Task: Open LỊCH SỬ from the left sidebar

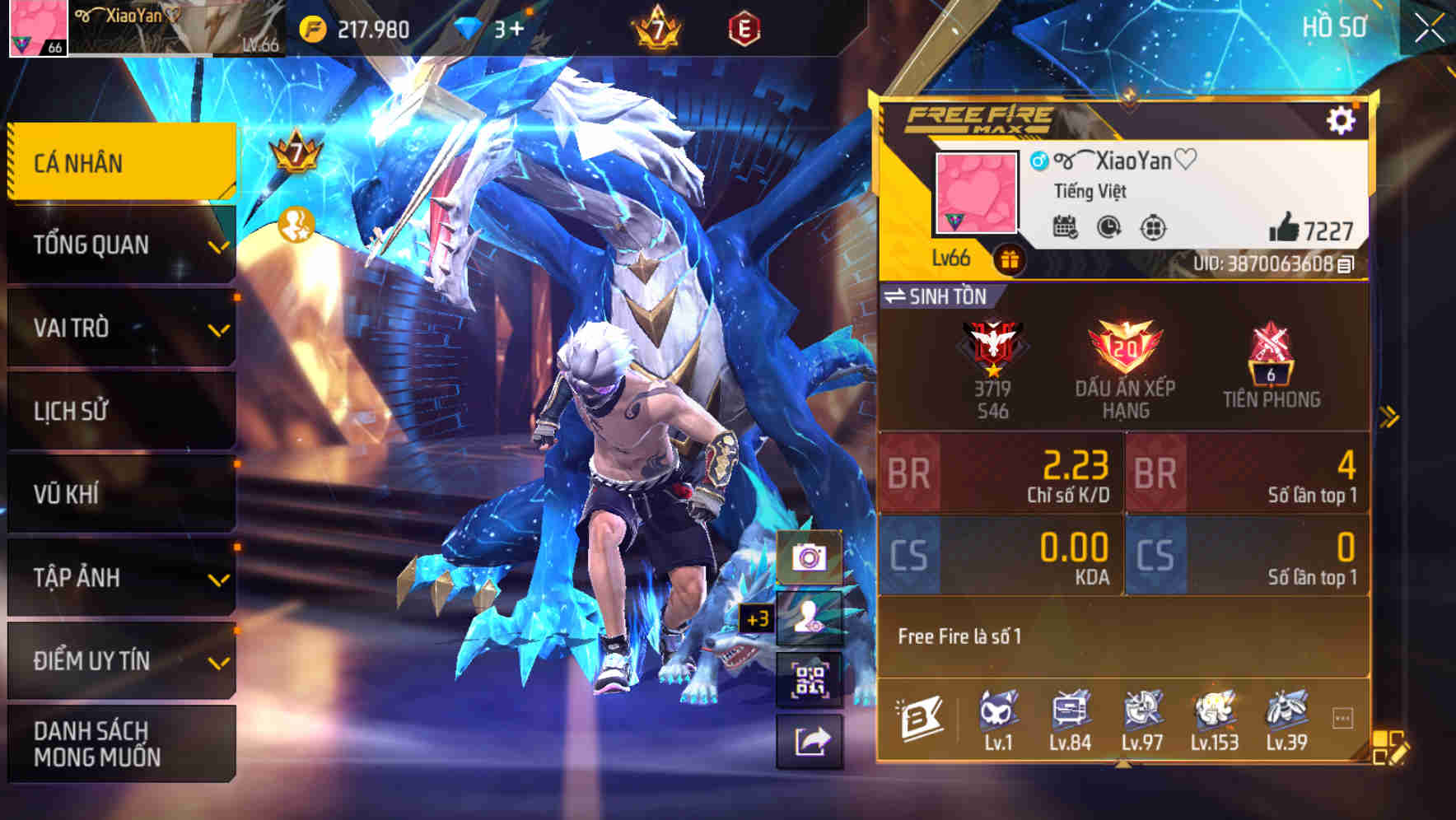Action: coord(121,410)
